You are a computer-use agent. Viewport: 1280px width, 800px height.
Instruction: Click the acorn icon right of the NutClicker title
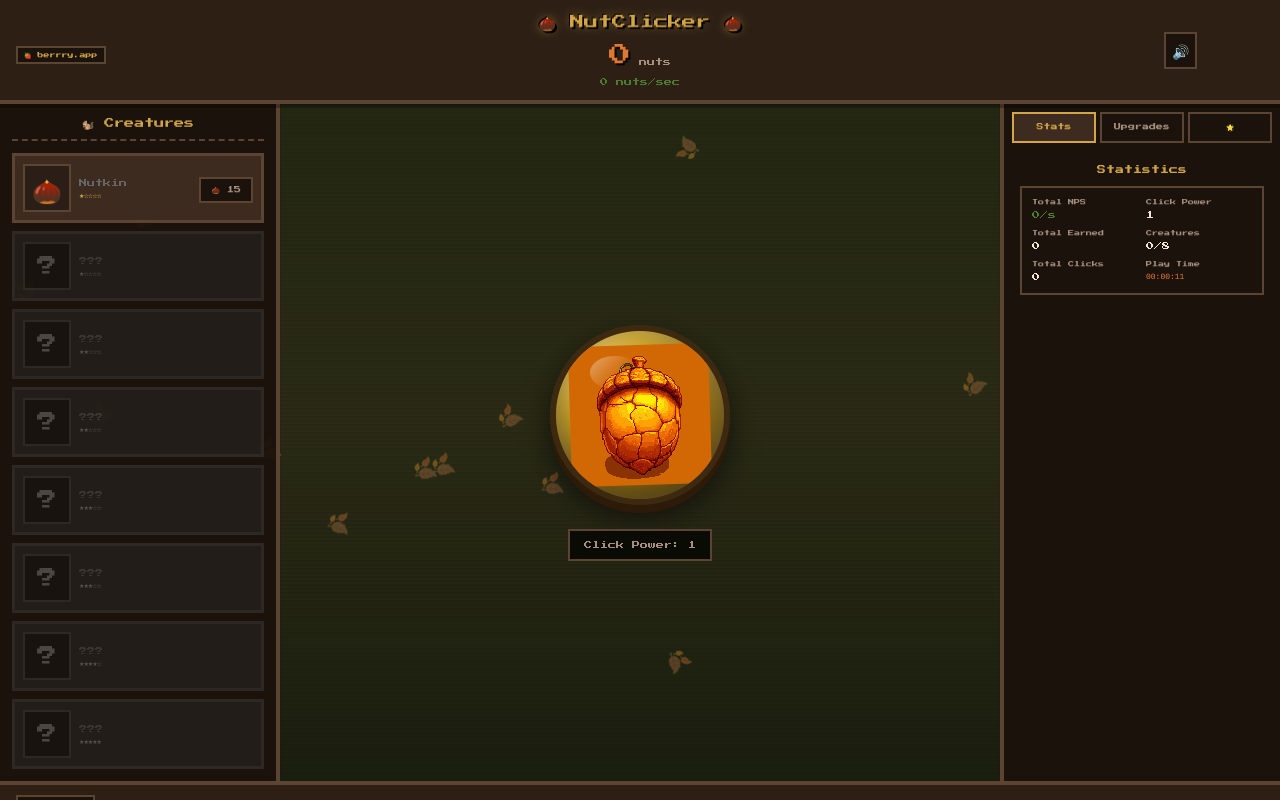(x=733, y=22)
